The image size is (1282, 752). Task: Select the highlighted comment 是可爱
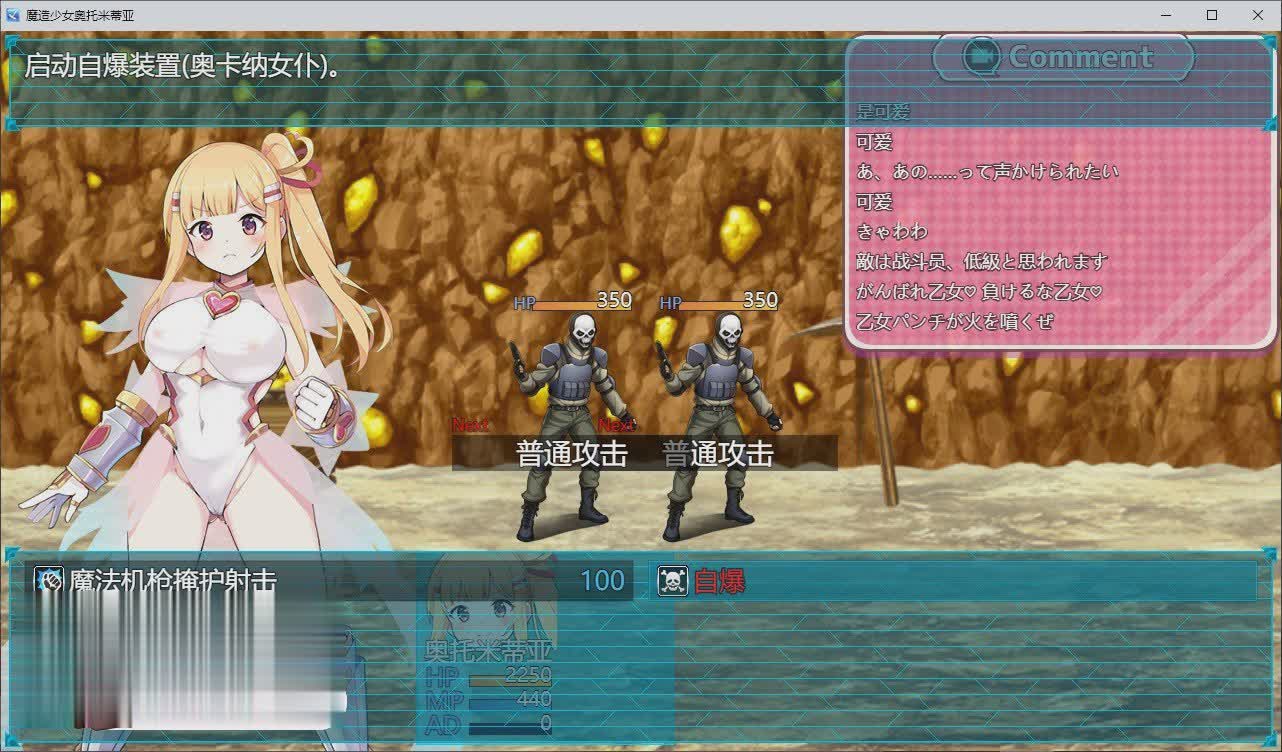(880, 110)
